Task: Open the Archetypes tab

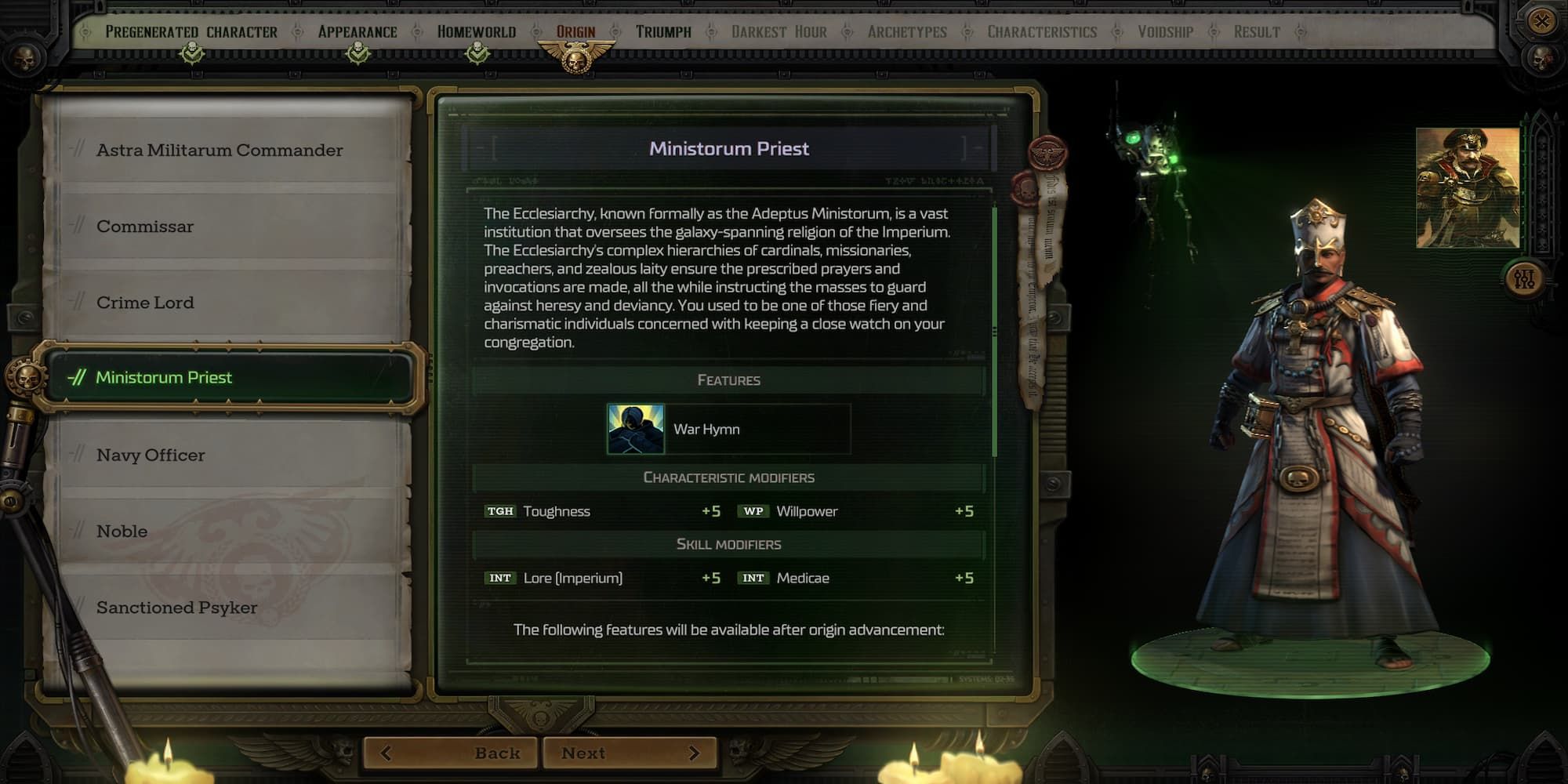Action: coord(907,32)
